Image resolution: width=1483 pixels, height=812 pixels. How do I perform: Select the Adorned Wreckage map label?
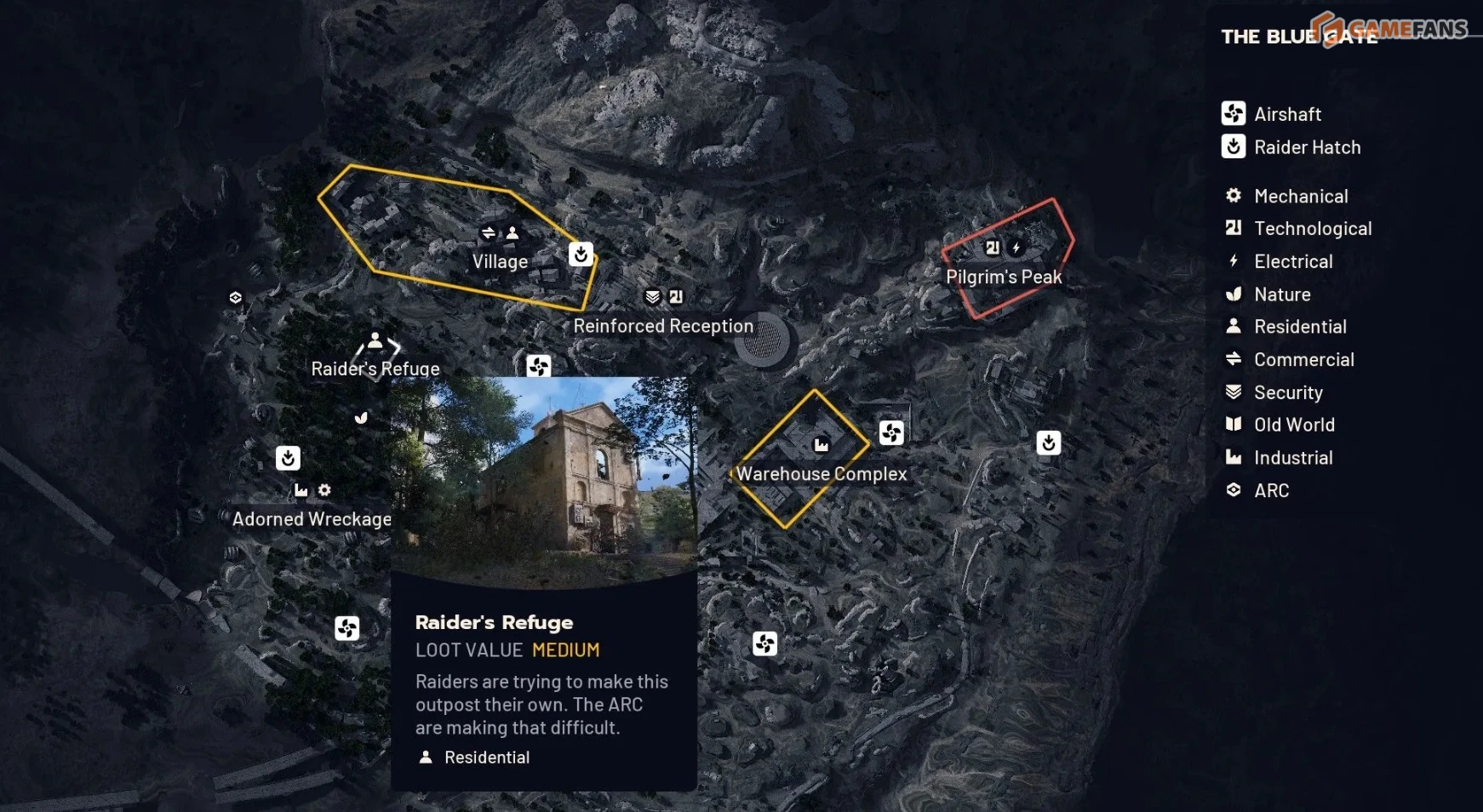312,519
